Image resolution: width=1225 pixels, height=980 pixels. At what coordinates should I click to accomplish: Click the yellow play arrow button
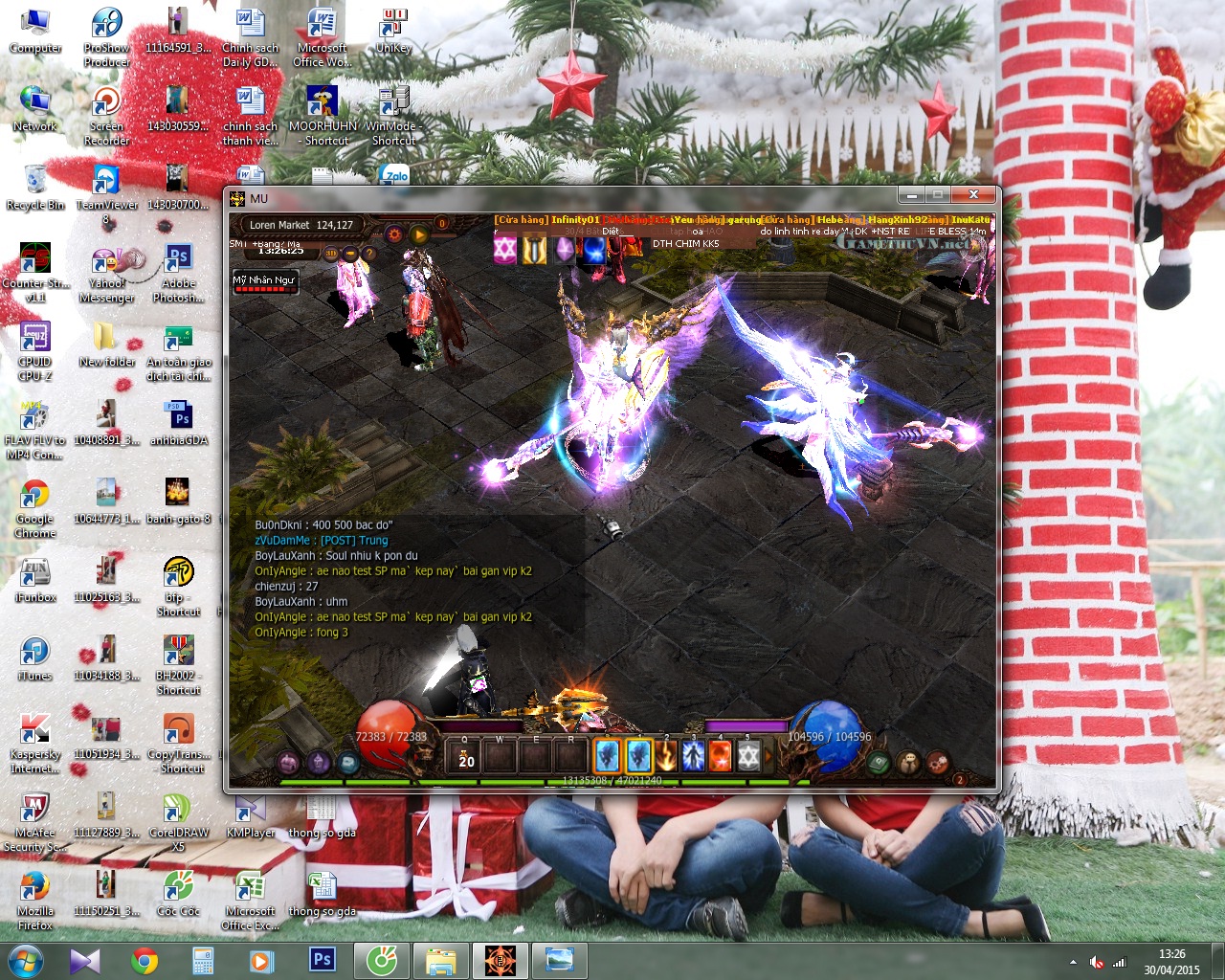click(x=419, y=234)
